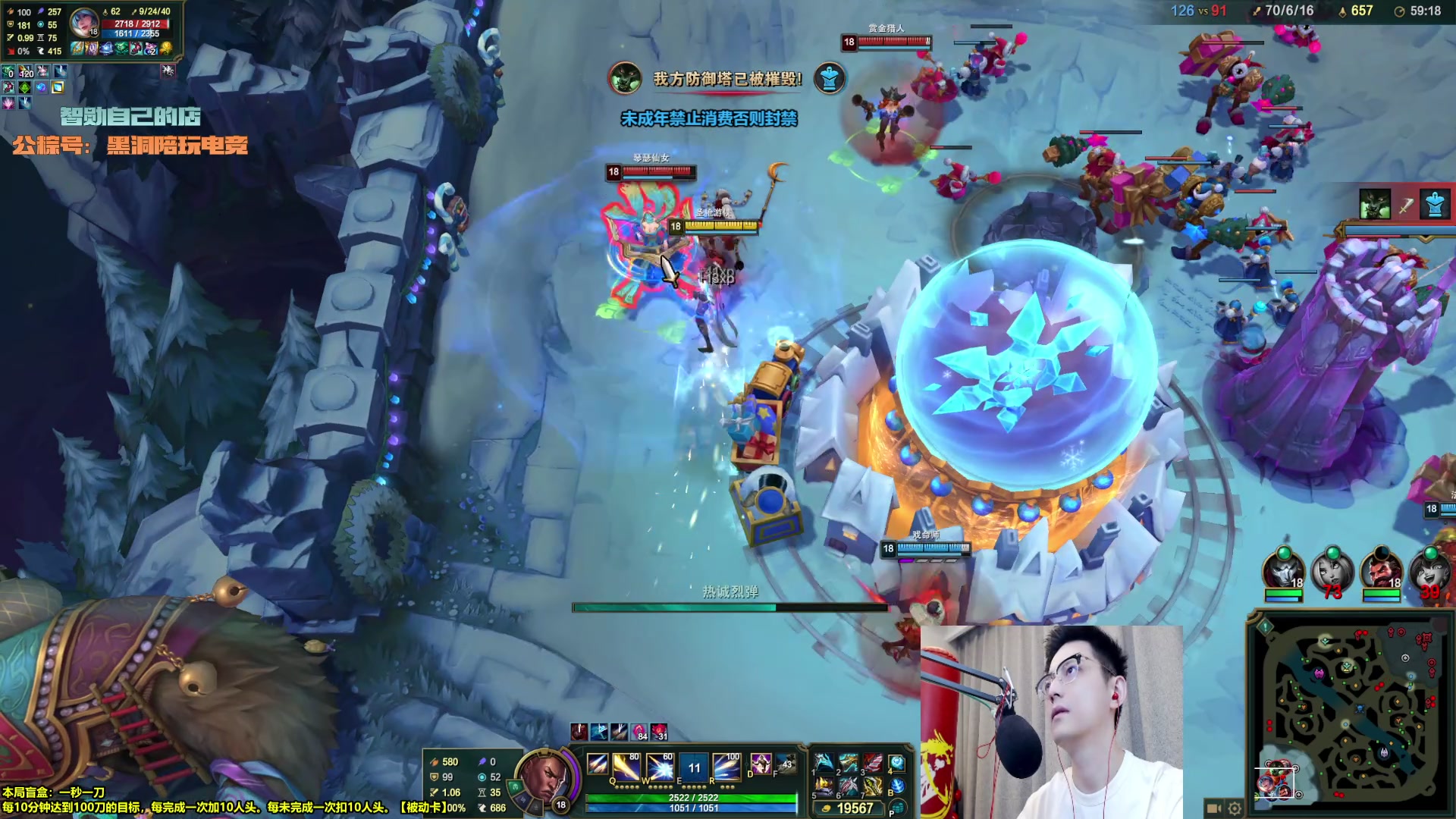
Task: Activate the R ultimate ability icon
Action: tap(726, 767)
